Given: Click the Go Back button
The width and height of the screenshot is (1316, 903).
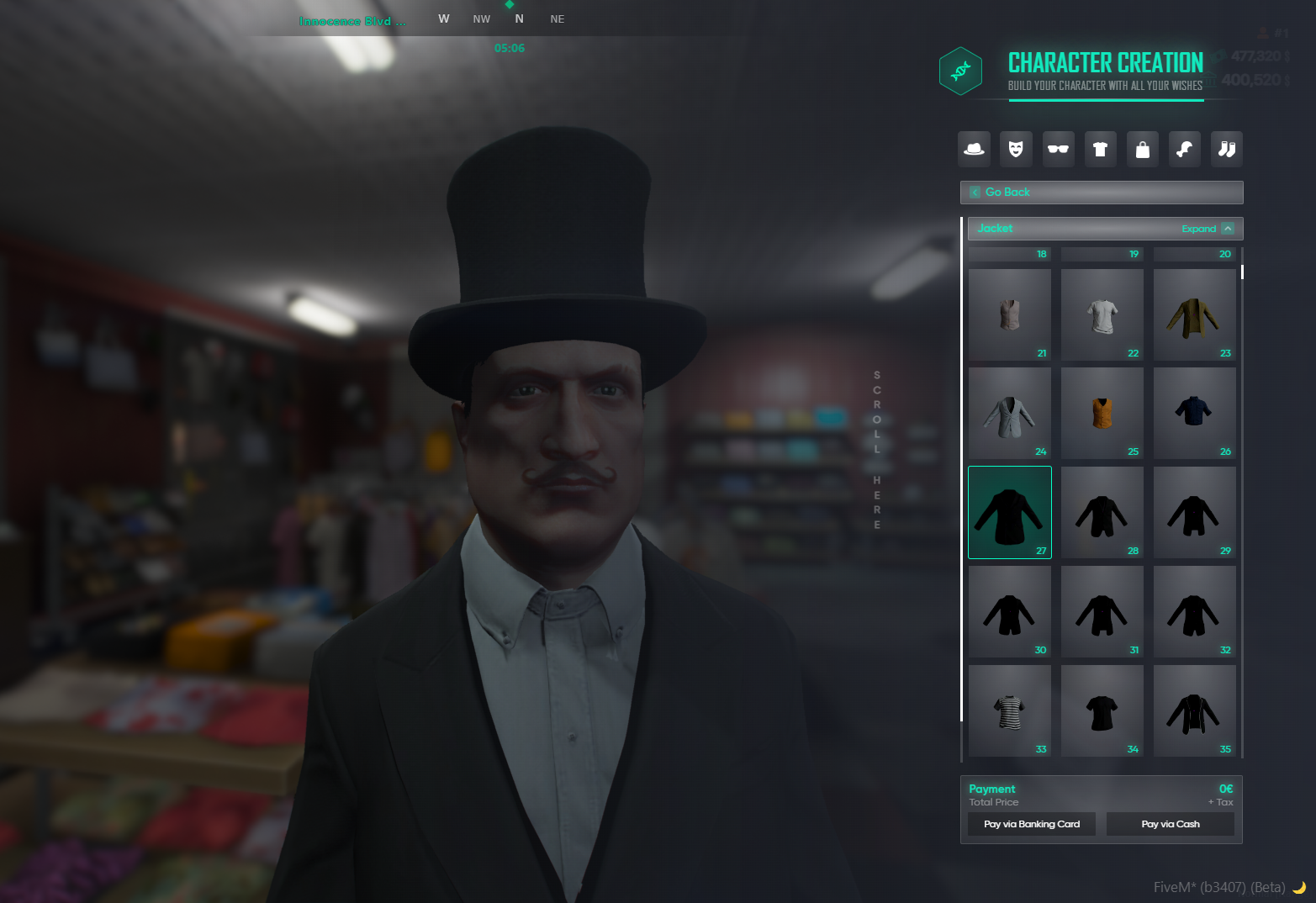Looking at the screenshot, I should click(x=1101, y=193).
